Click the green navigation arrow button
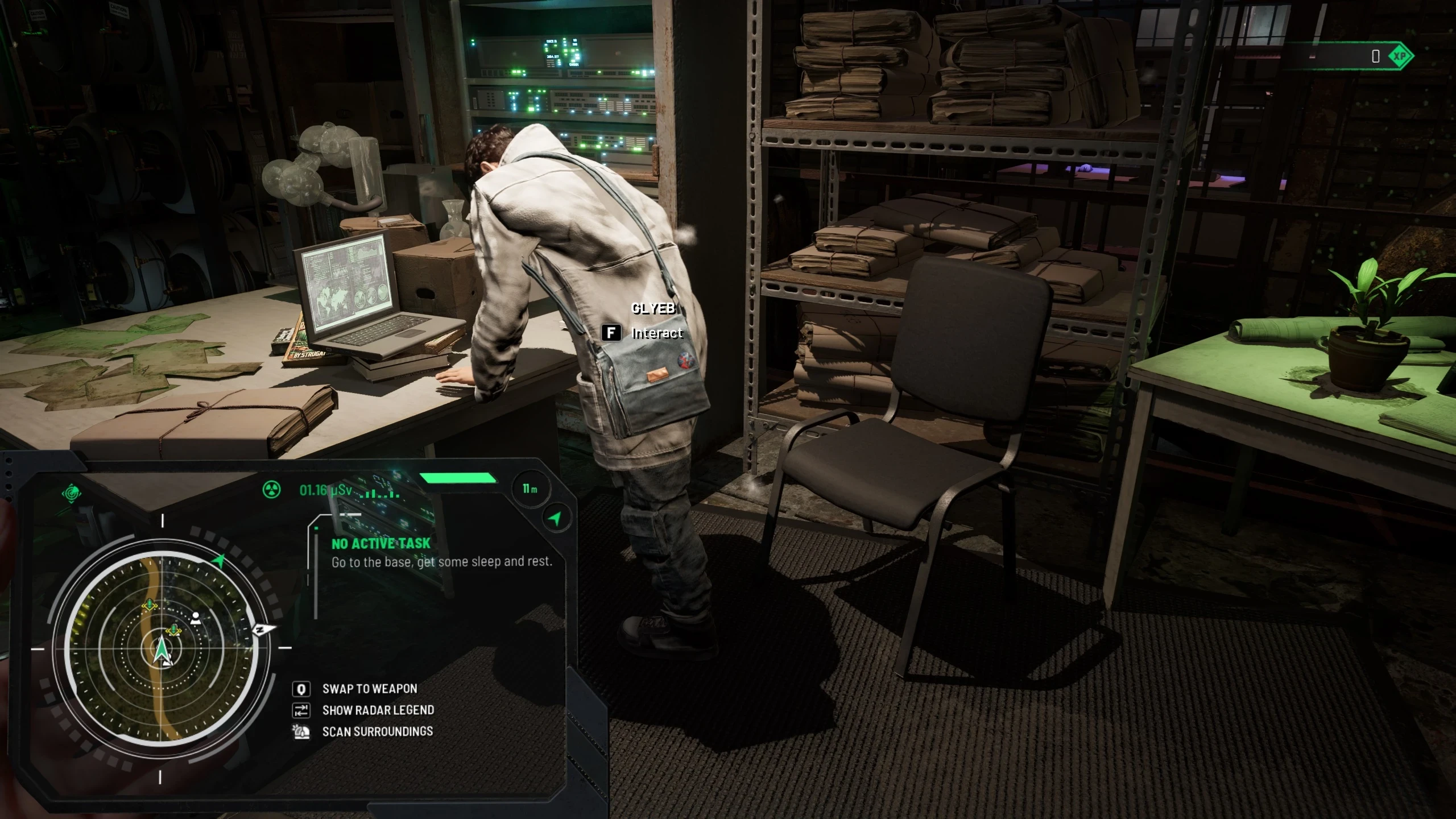The height and width of the screenshot is (819, 1456). (555, 518)
